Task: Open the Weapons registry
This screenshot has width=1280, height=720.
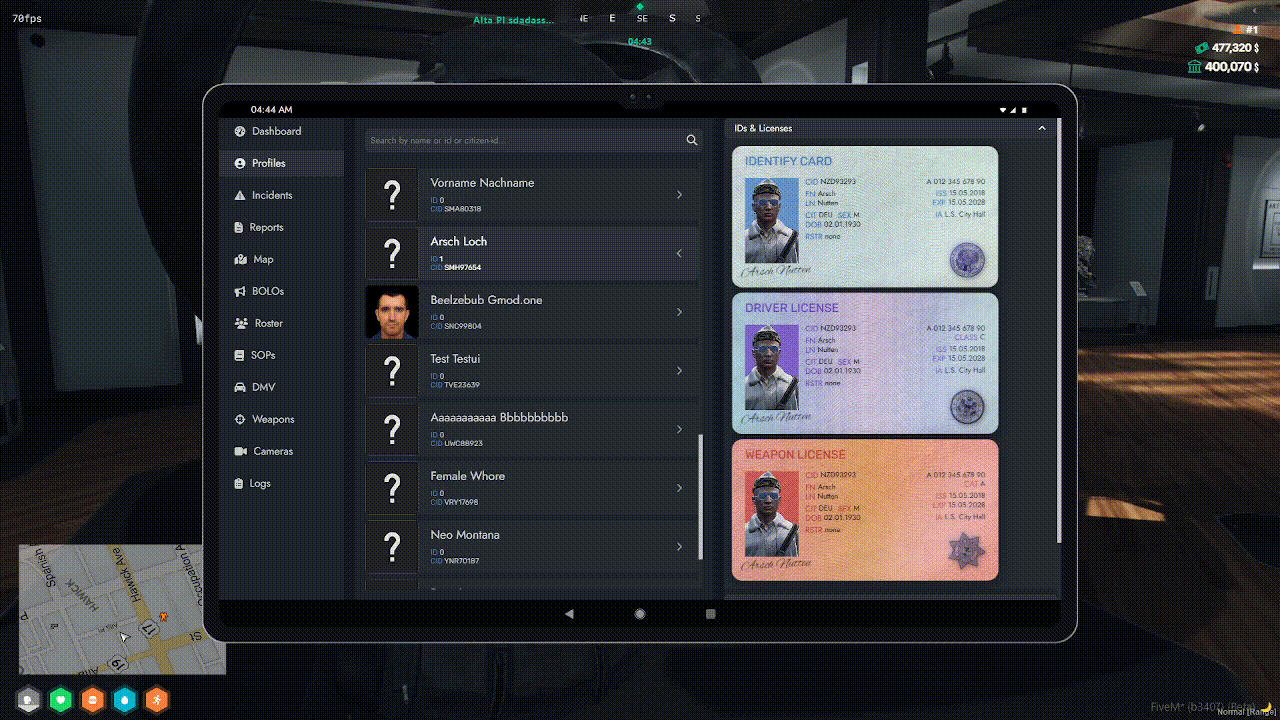Action: (x=273, y=419)
